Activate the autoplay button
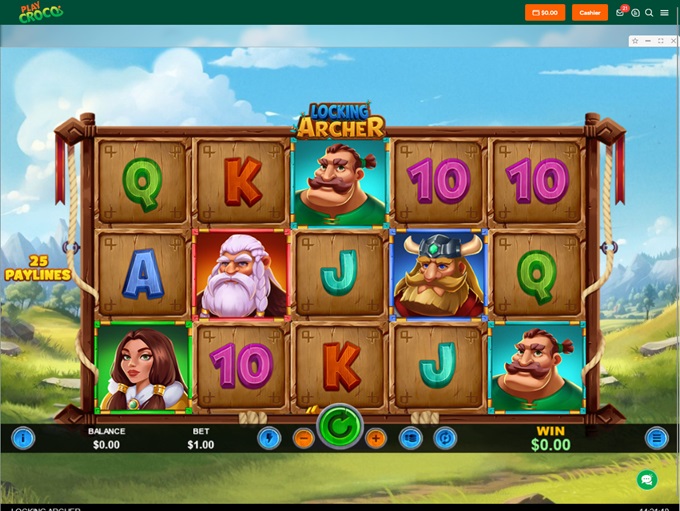Screen dimensions: 680x511 click(x=445, y=438)
